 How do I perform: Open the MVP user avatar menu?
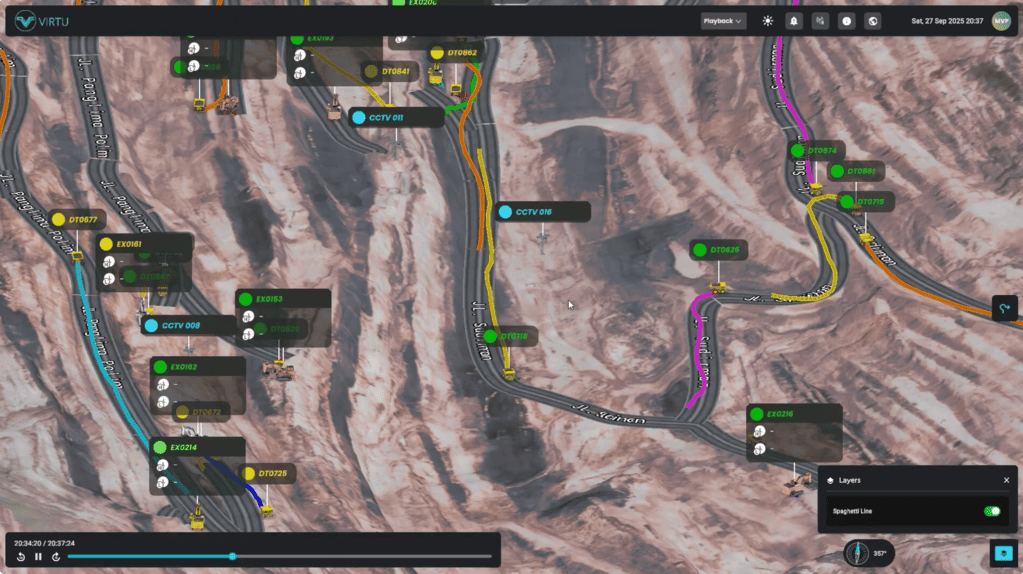tap(1000, 21)
